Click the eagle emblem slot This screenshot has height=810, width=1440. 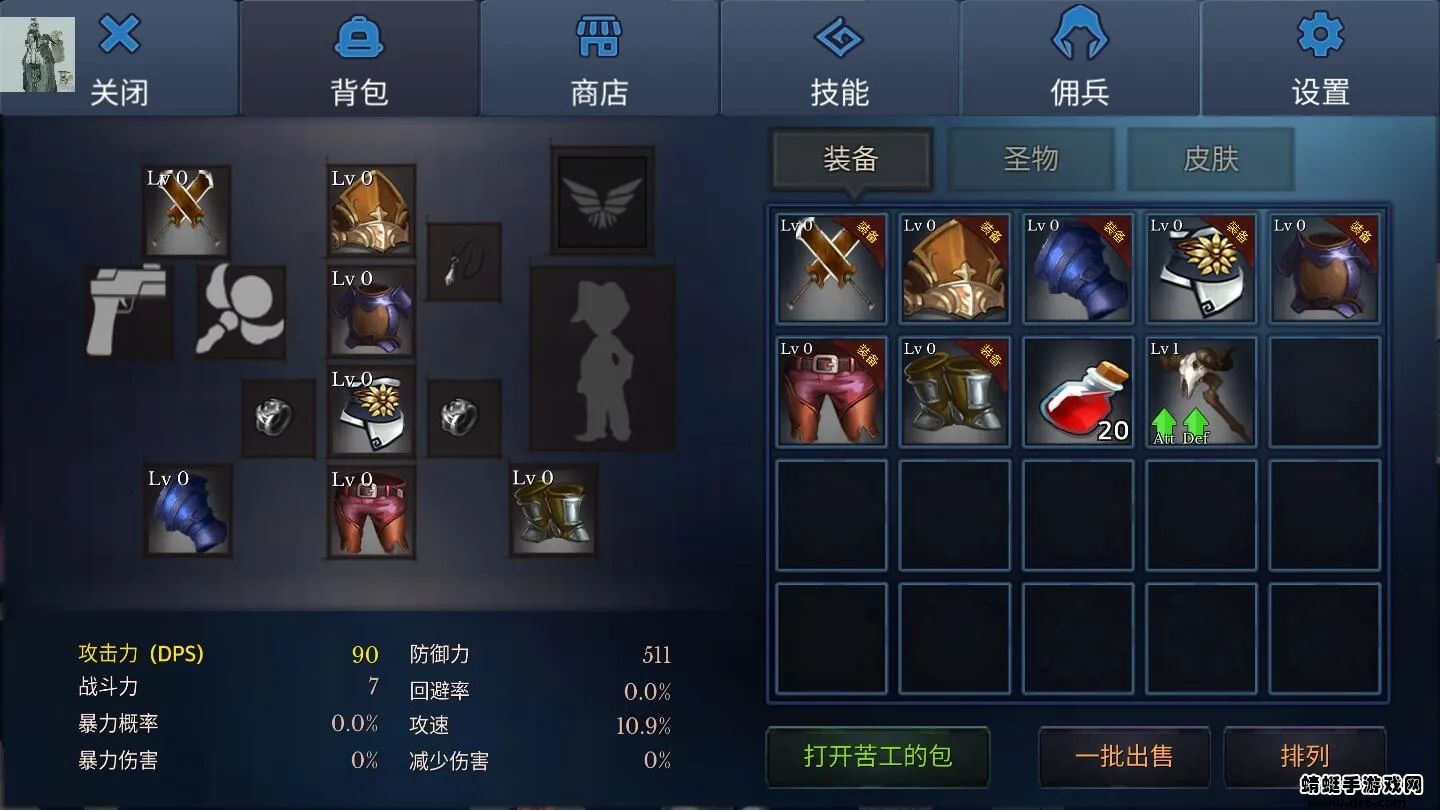(x=600, y=200)
